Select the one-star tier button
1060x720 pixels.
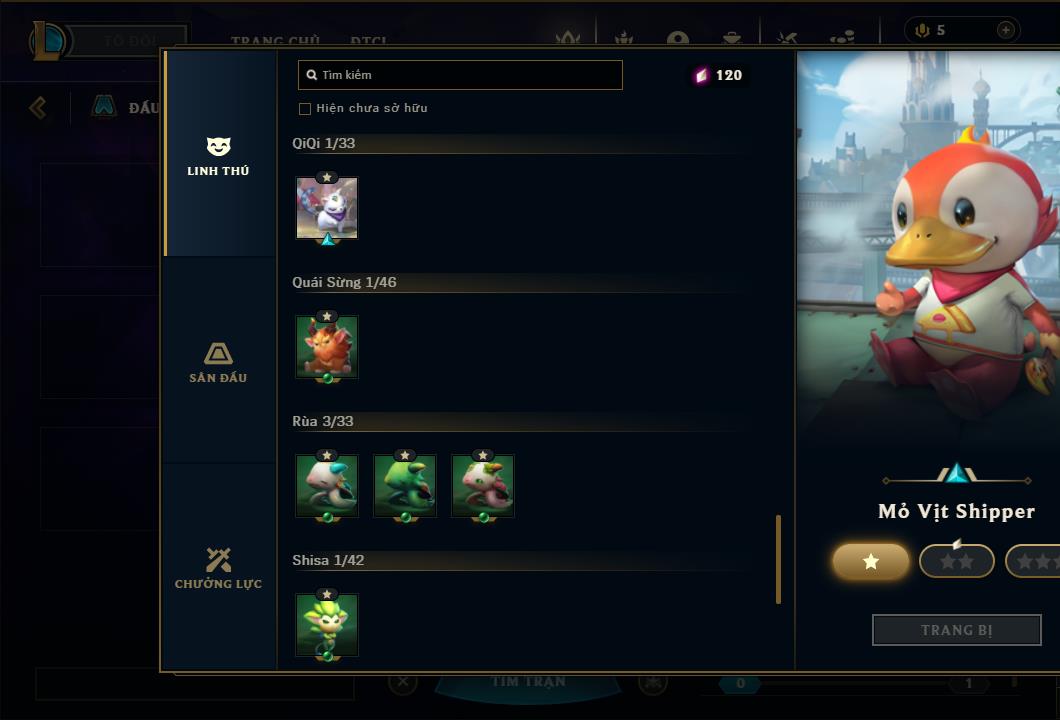(x=871, y=562)
